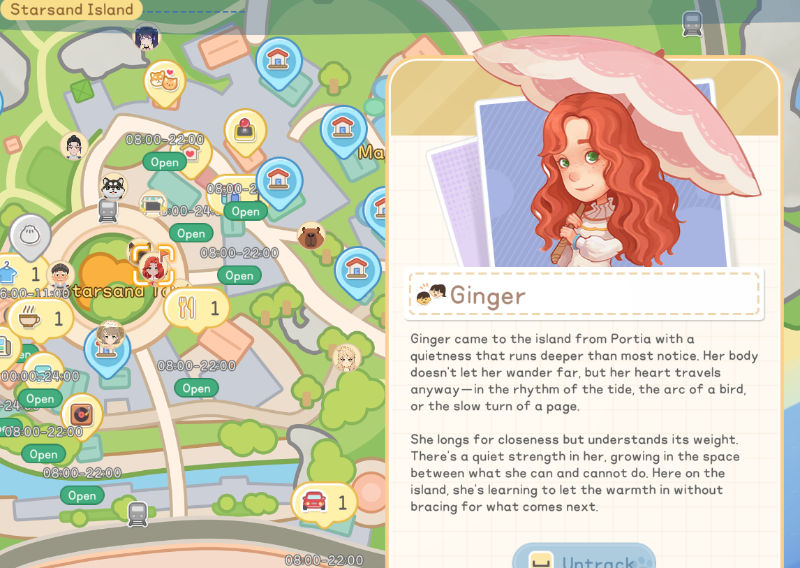Select the husky dog character portrait

(x=114, y=186)
